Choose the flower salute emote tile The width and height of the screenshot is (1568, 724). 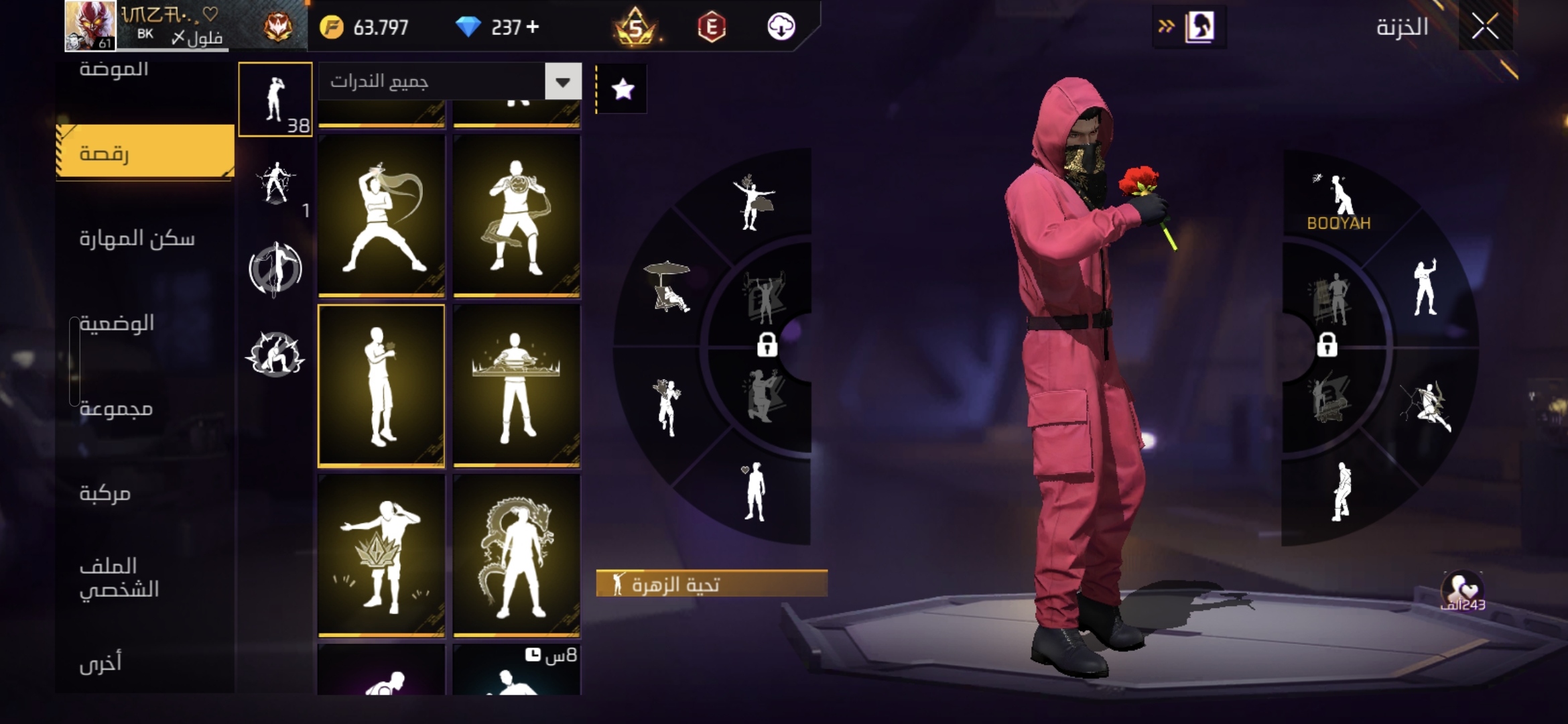click(381, 385)
